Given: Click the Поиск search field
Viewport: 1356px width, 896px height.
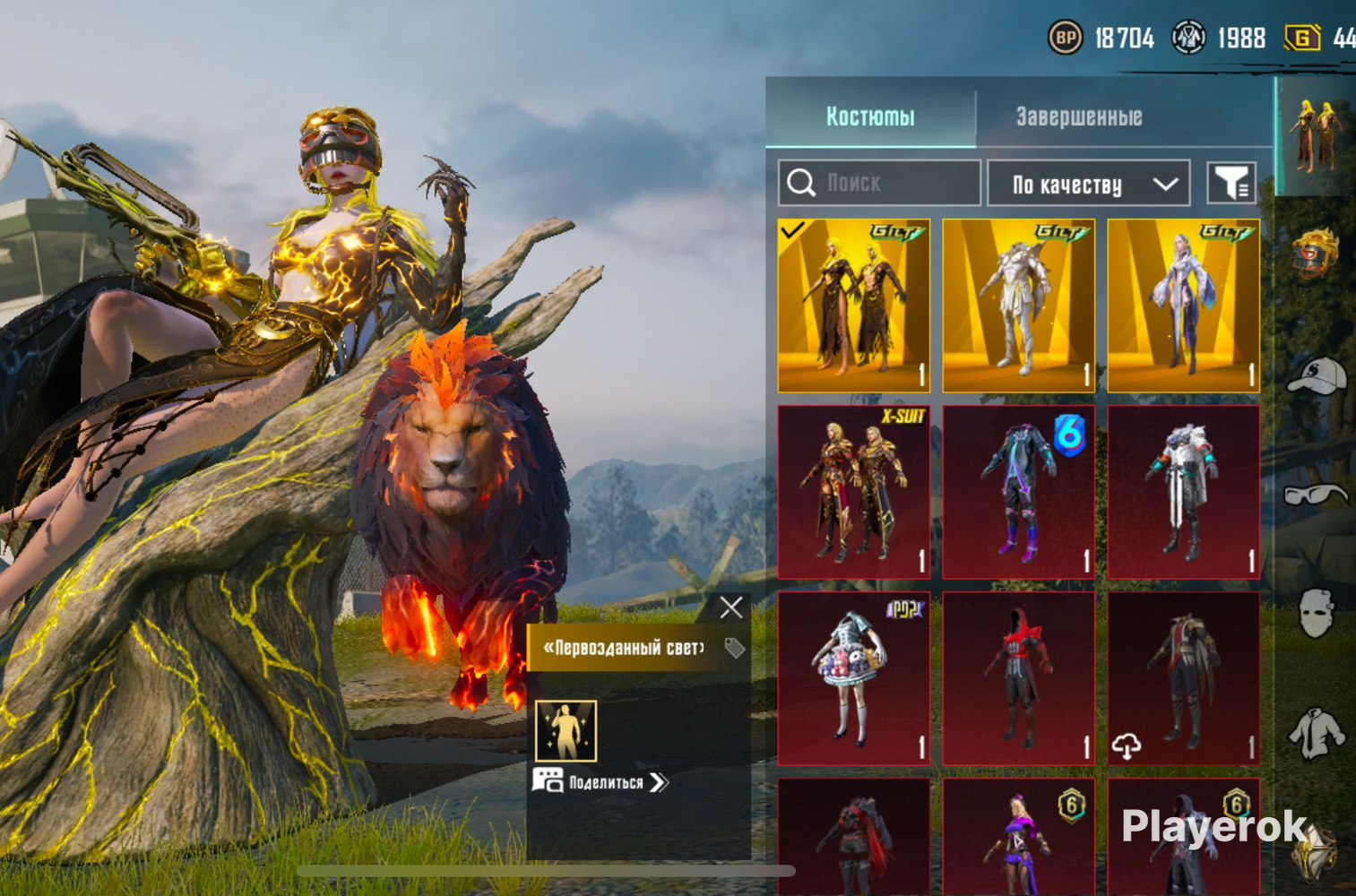Looking at the screenshot, I should tap(879, 184).
